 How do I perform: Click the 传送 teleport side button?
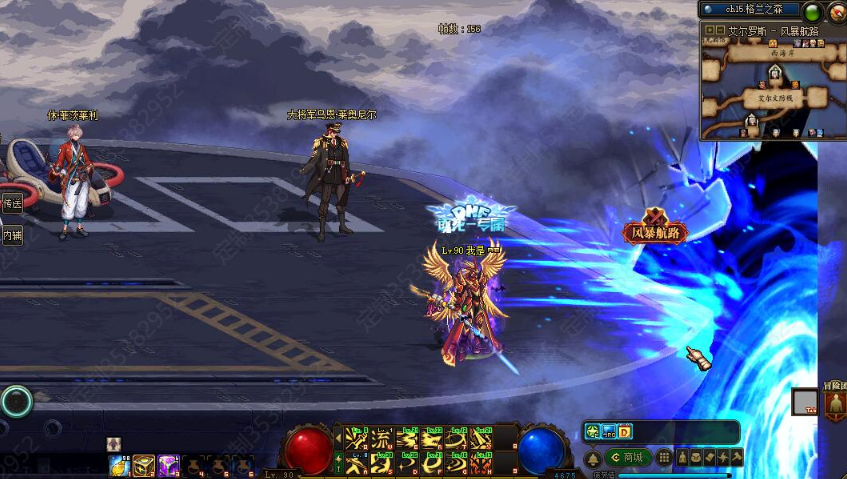[x=12, y=203]
